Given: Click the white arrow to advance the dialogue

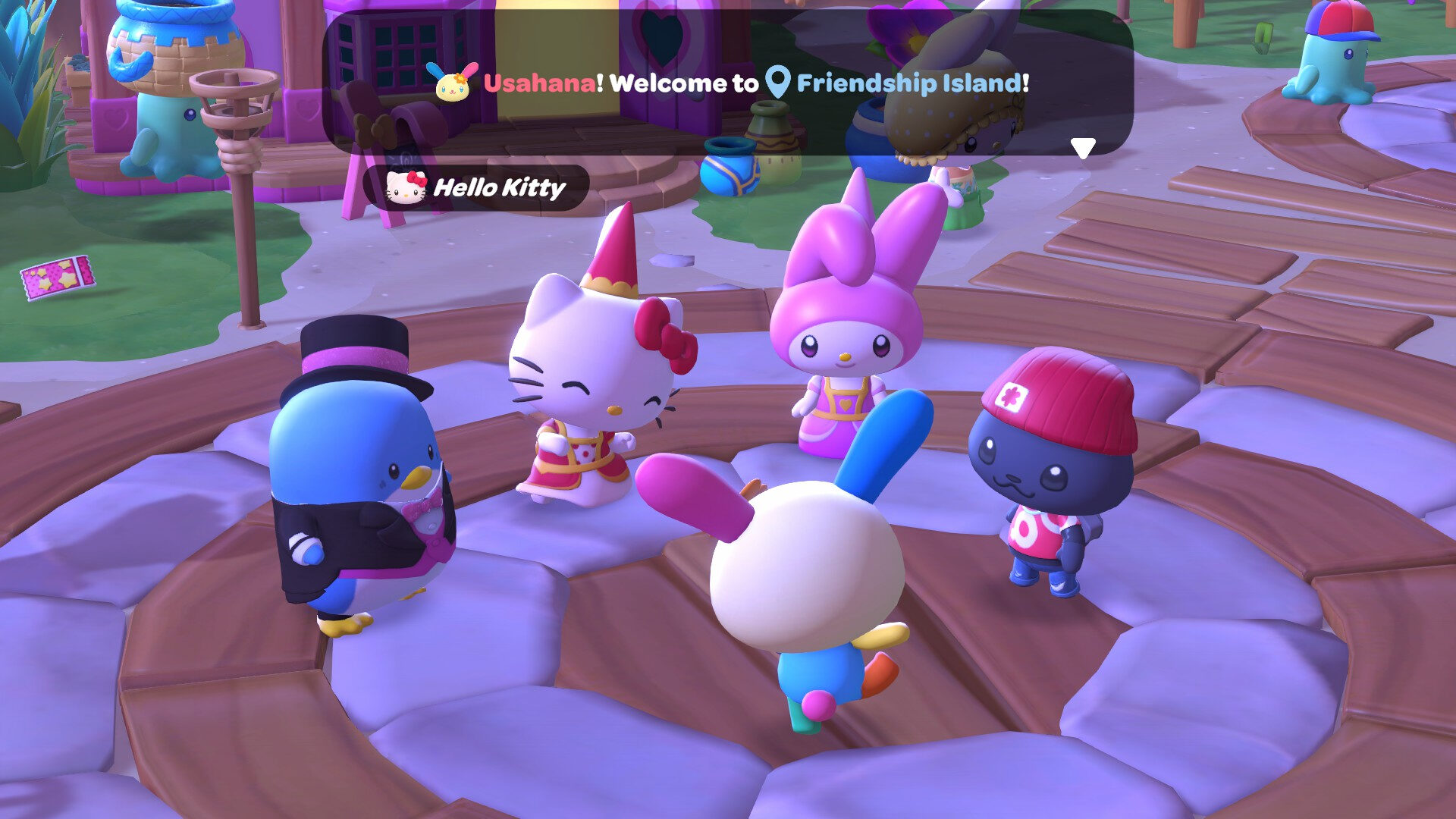Looking at the screenshot, I should pos(1083,146).
